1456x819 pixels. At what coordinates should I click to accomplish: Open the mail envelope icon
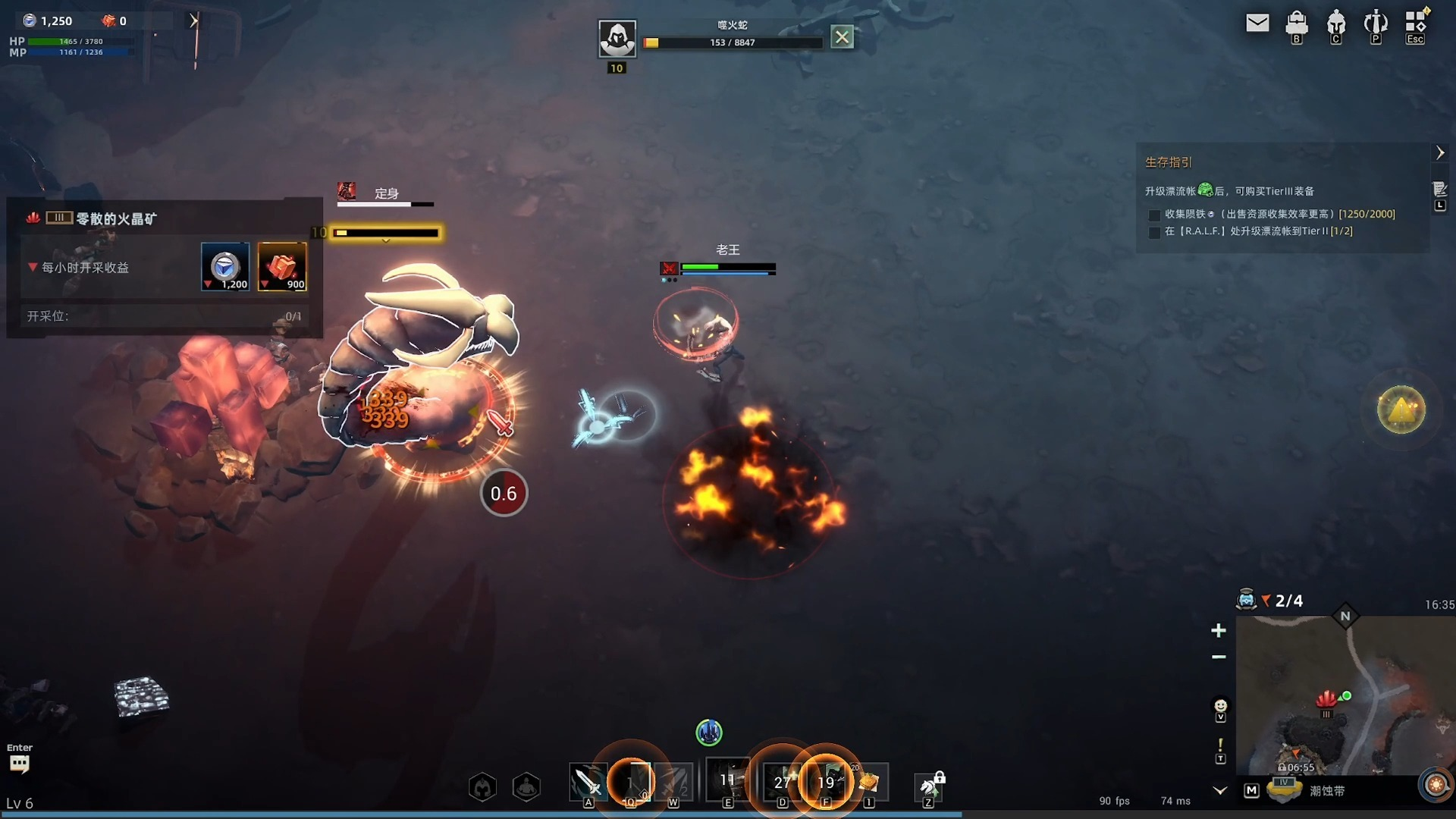[1257, 24]
